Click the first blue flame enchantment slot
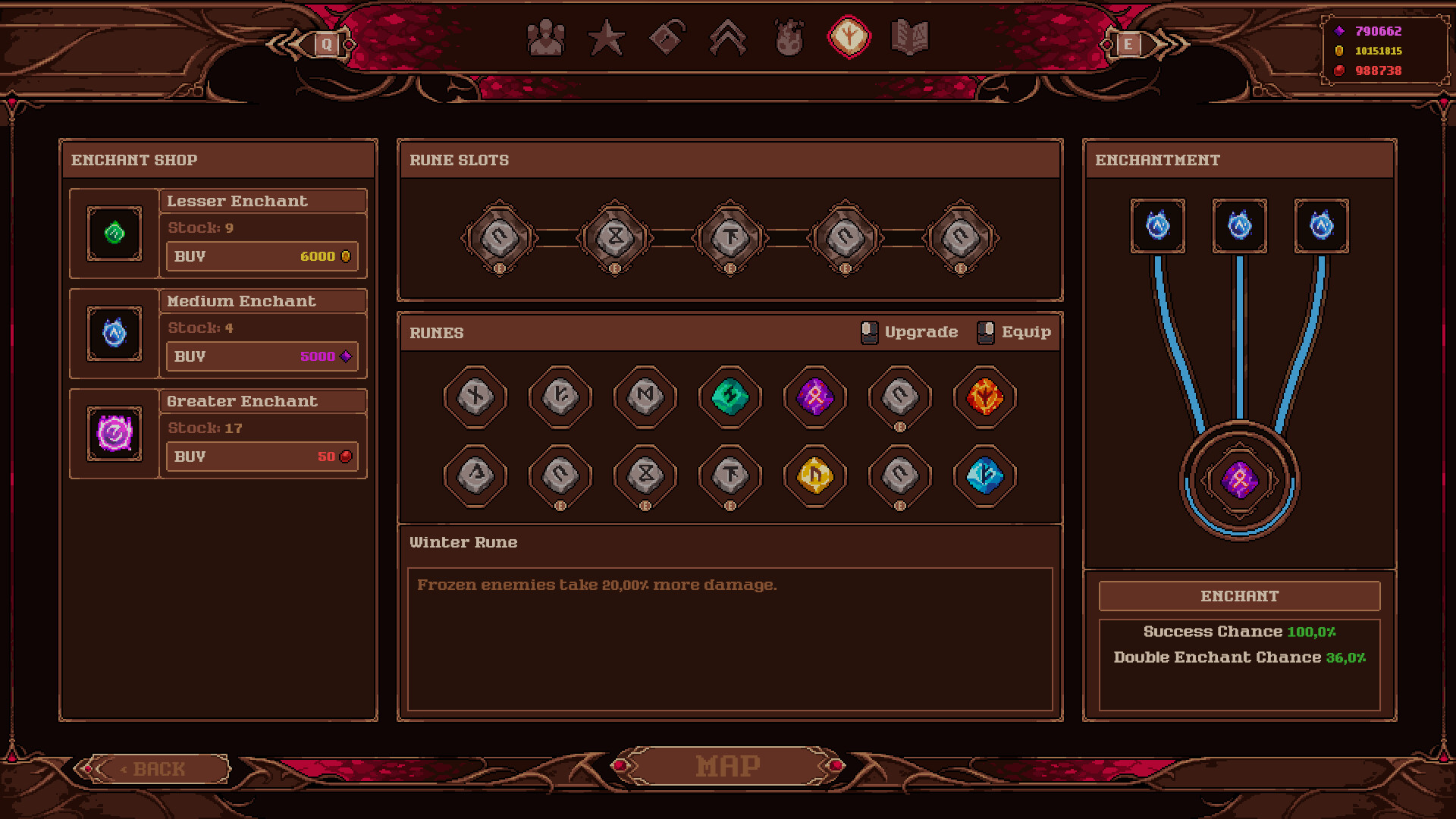Viewport: 1456px width, 819px height. click(x=1158, y=225)
